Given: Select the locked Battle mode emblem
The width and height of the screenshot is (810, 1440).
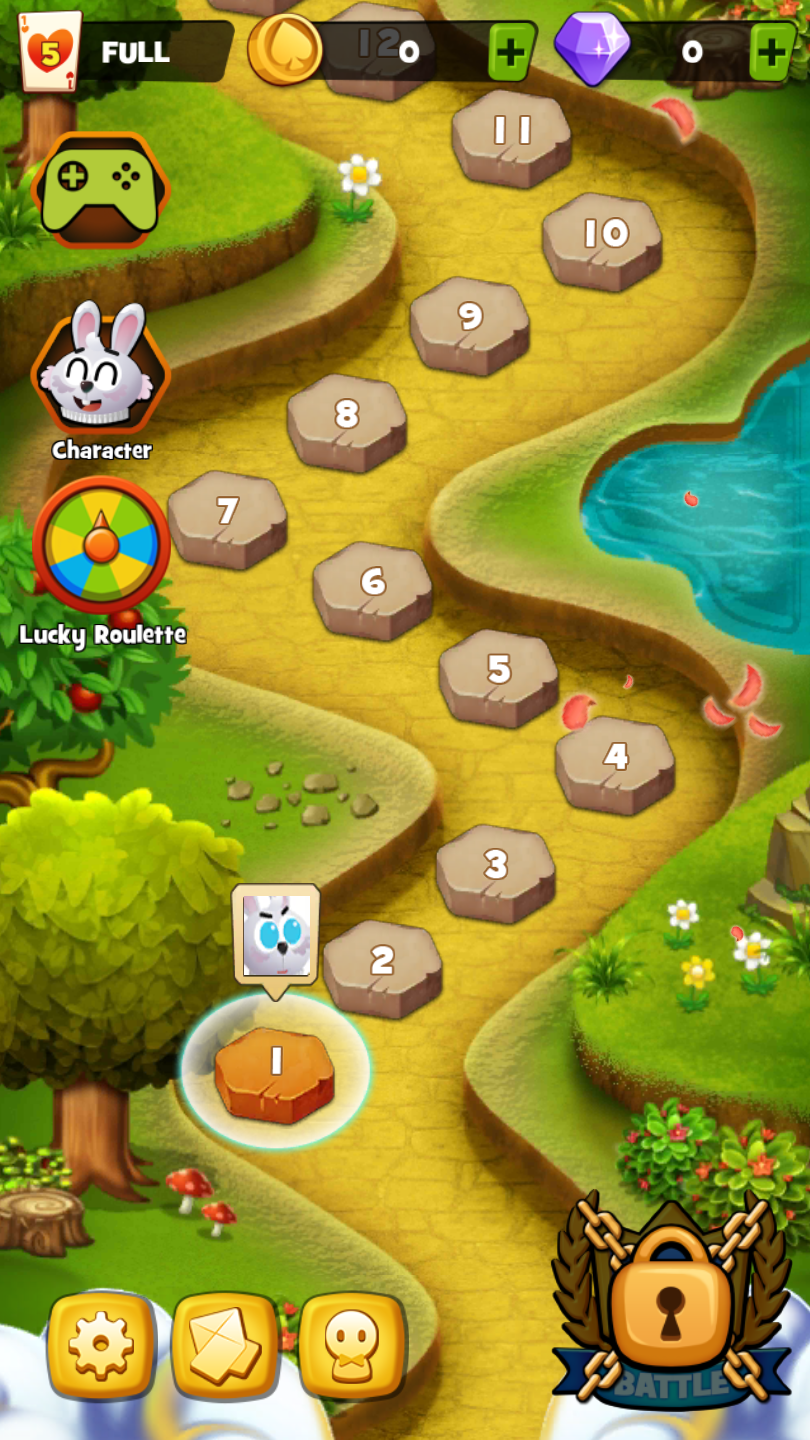Looking at the screenshot, I should (x=670, y=1300).
